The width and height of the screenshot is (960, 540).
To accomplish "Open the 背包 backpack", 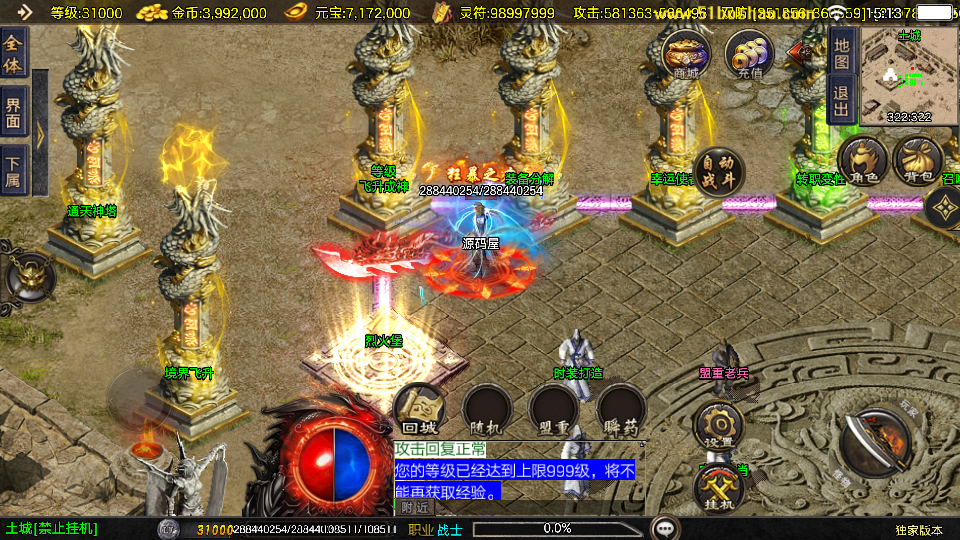I will (916, 161).
